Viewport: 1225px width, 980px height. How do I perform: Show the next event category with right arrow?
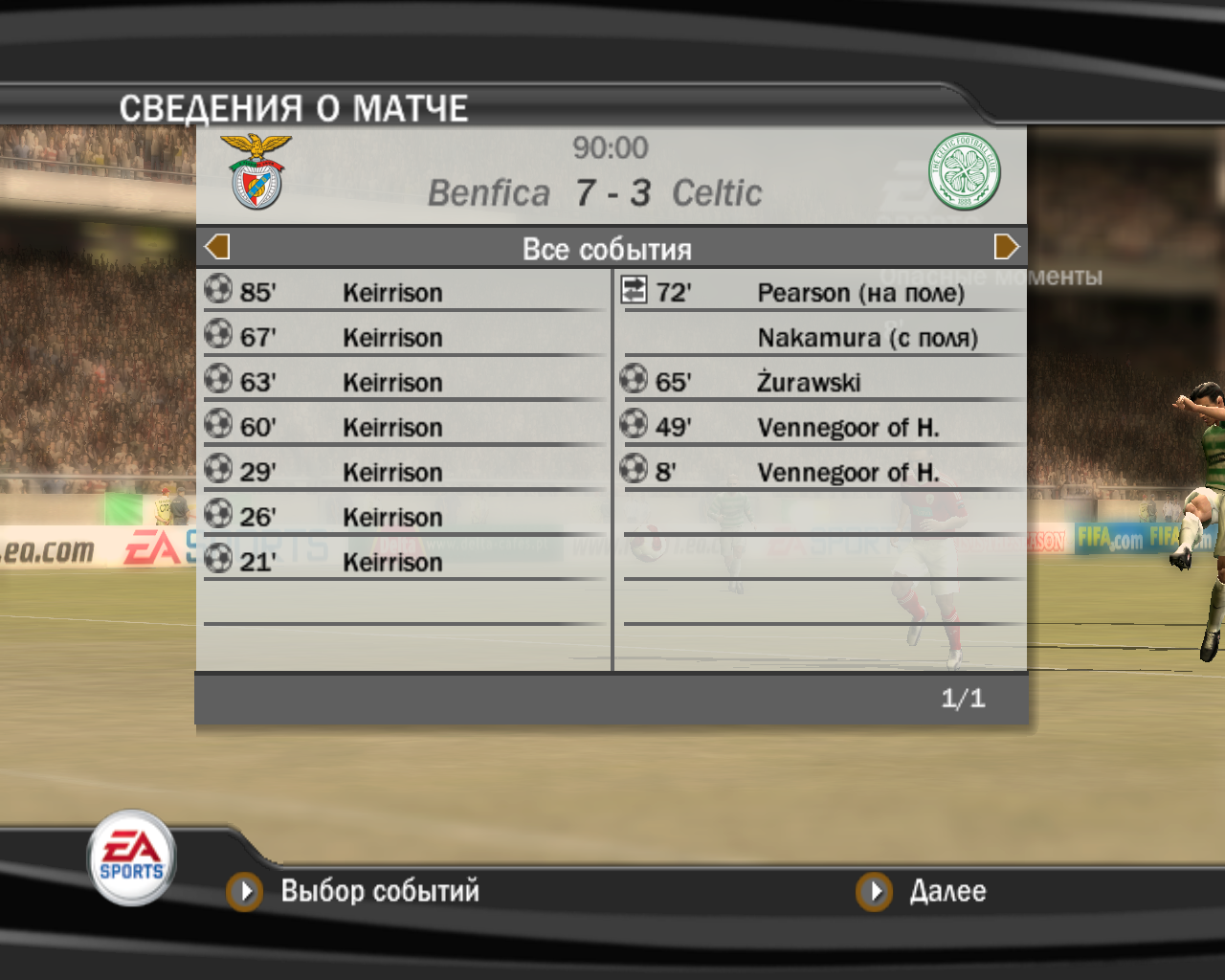1006,247
